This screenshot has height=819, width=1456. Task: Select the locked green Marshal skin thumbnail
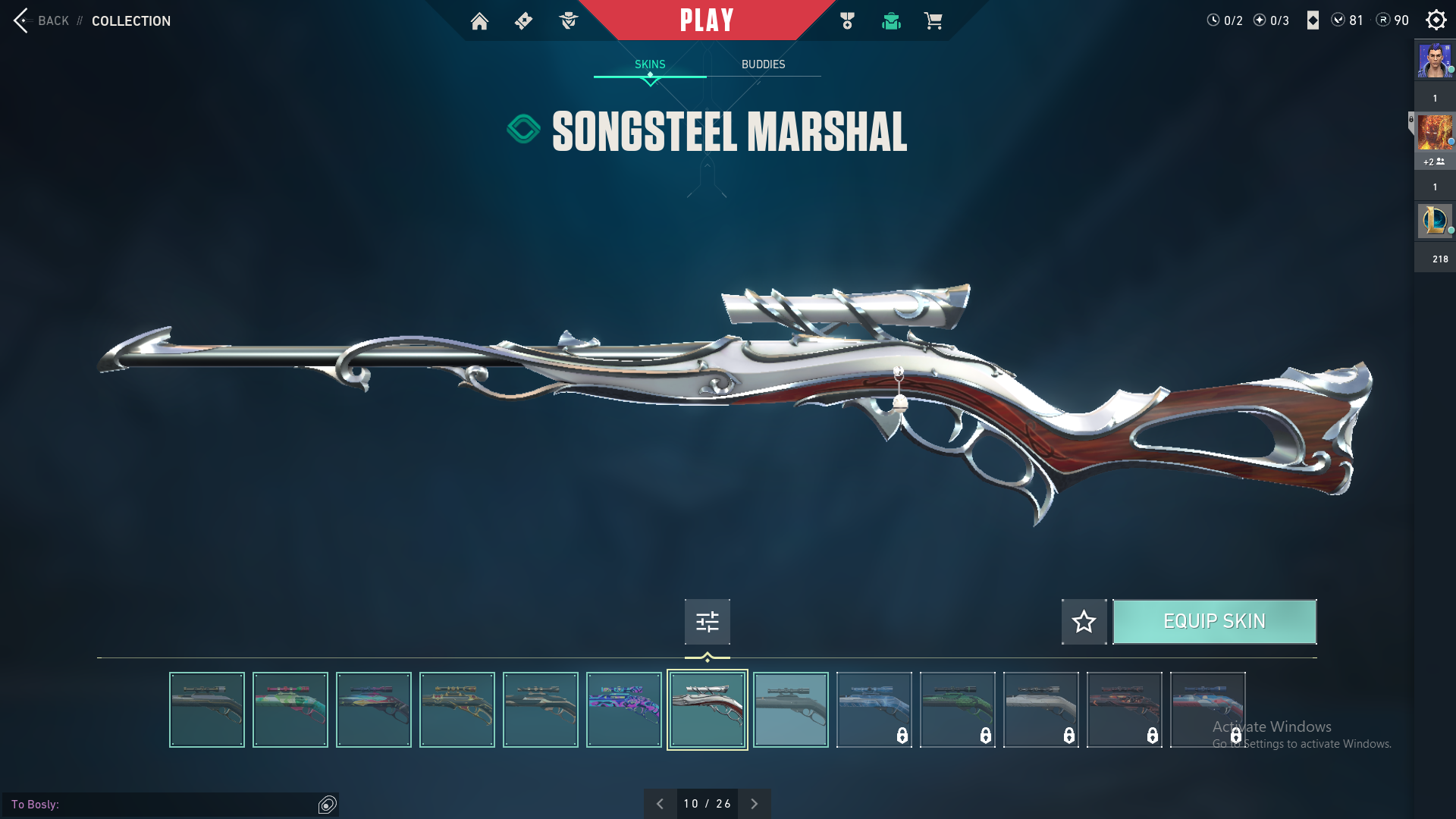pyautogui.click(x=957, y=710)
